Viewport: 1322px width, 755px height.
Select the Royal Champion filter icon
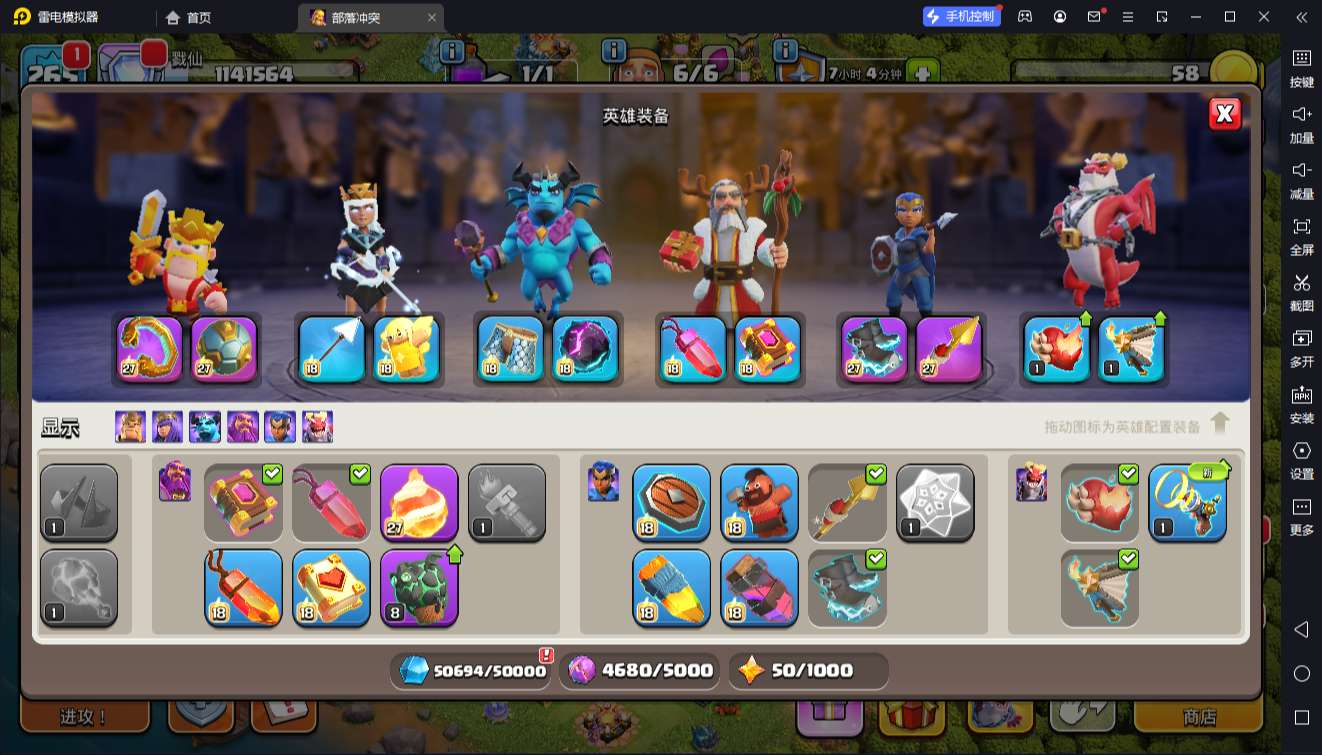[280, 427]
